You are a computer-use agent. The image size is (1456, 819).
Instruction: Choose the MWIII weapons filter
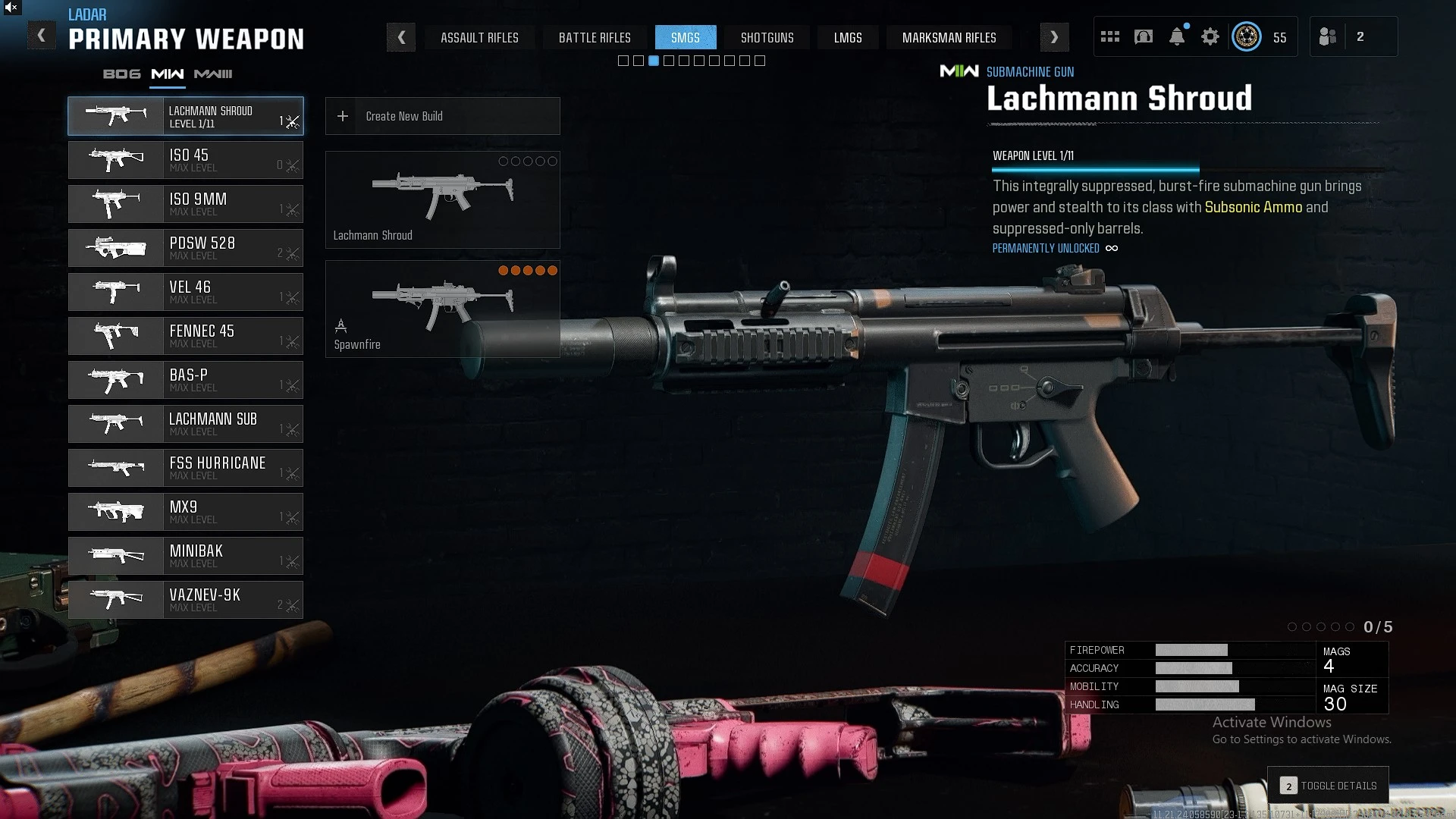213,74
